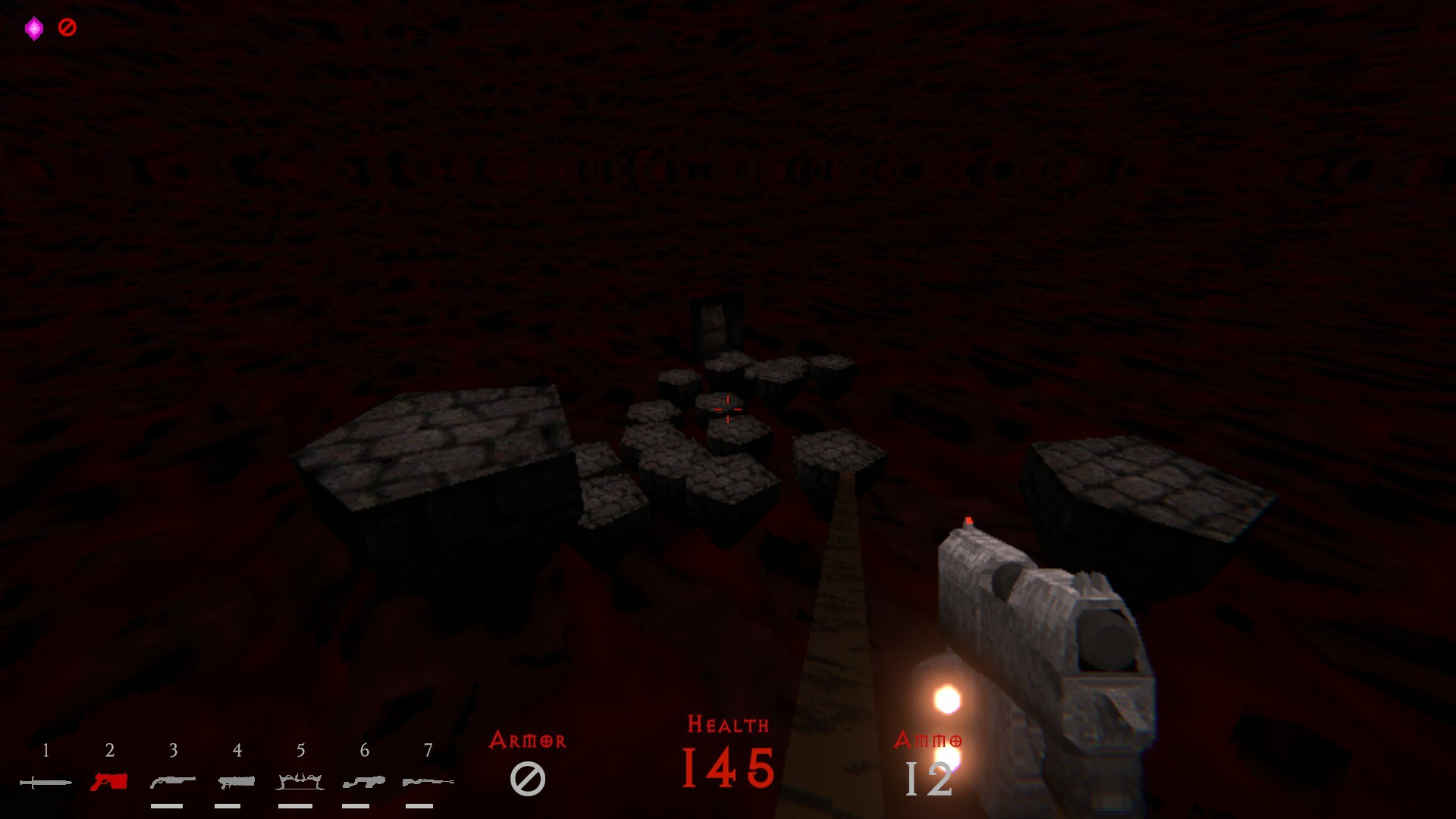Click the red prohibition icon near the crystal

tap(67, 26)
